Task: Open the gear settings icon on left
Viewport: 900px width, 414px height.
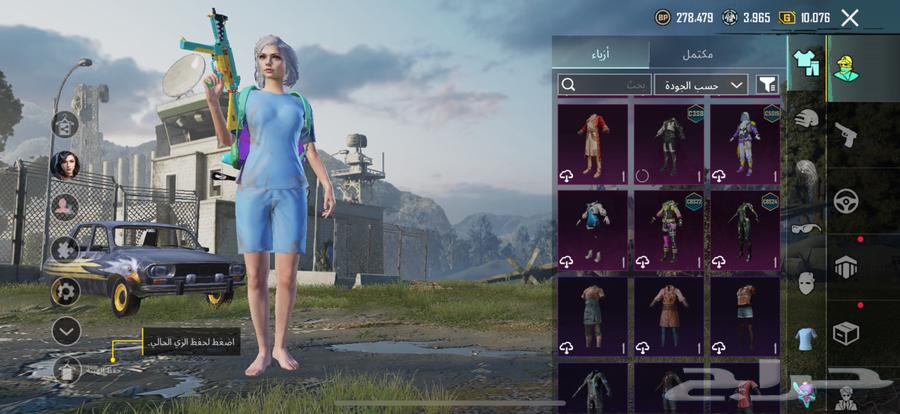Action: 66,292
